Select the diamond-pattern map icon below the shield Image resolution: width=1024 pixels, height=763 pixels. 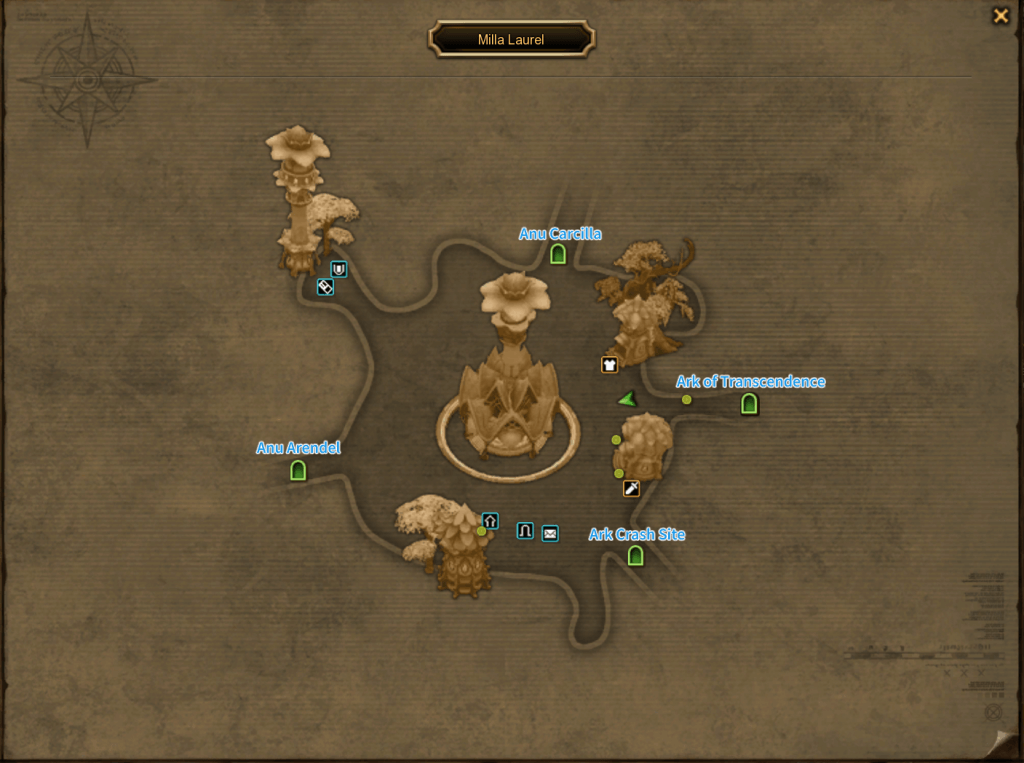pos(325,287)
